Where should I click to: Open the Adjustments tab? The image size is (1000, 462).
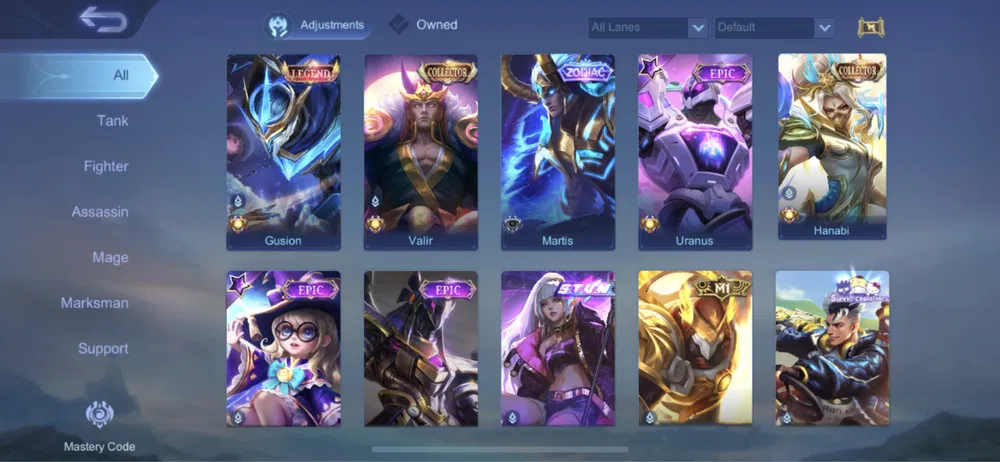tap(316, 25)
